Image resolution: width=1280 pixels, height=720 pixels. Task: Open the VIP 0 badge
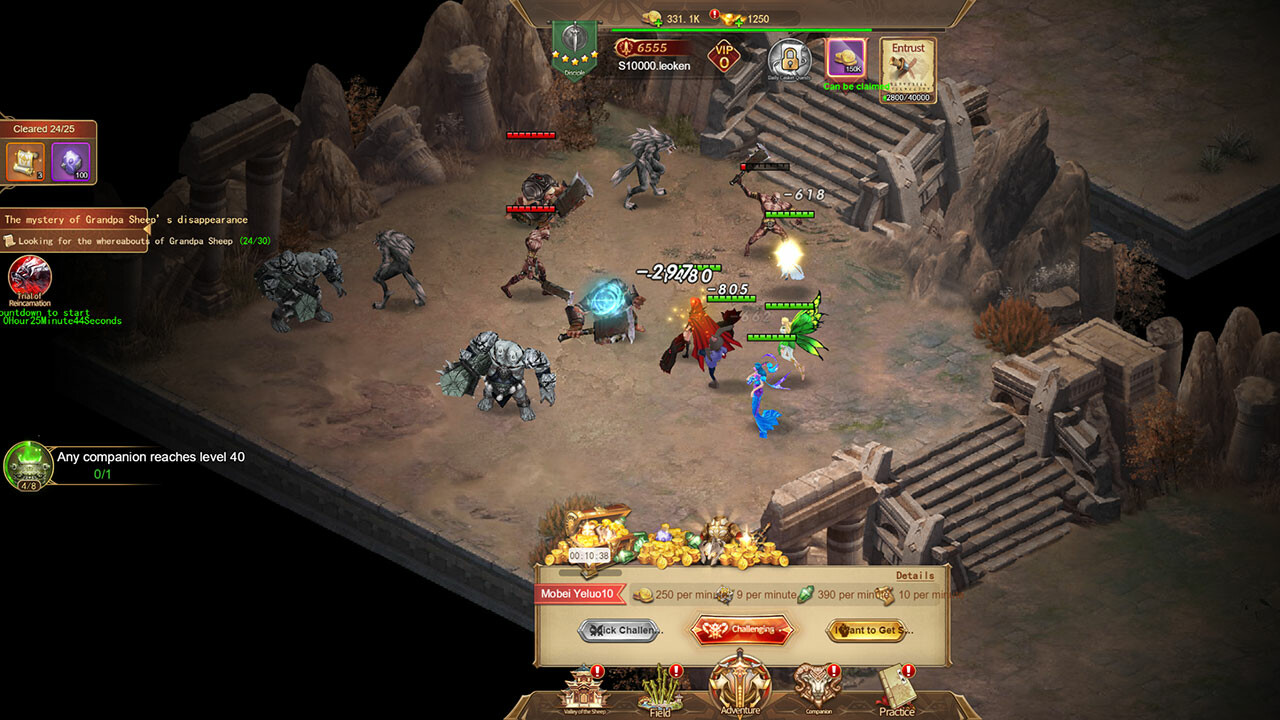724,57
